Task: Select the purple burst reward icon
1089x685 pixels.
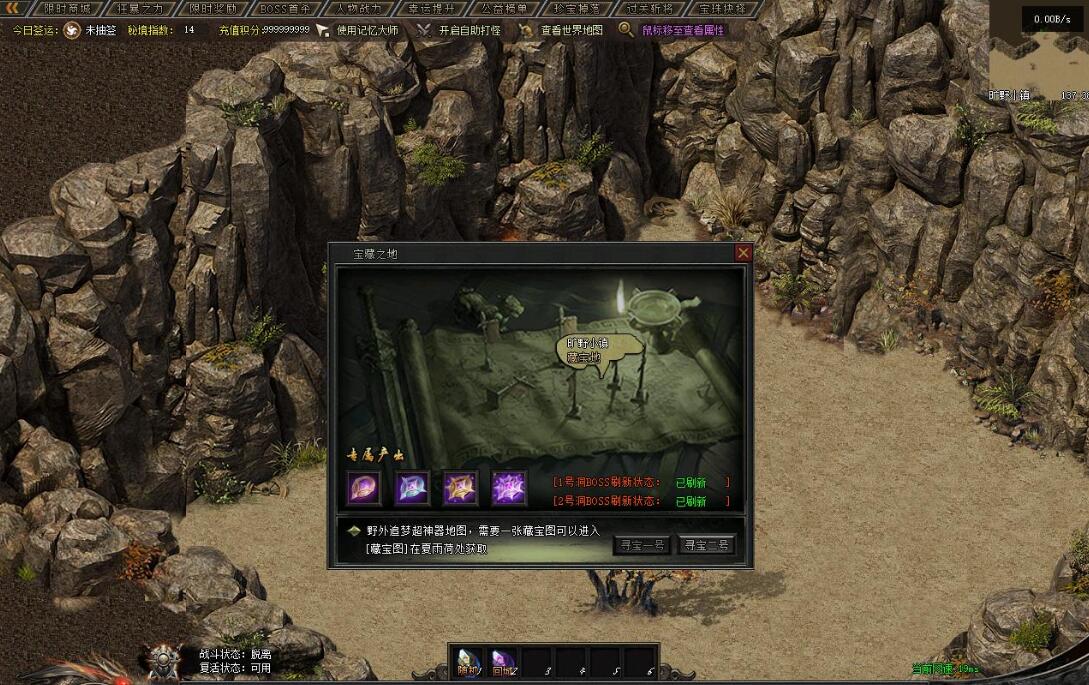Action: pyautogui.click(x=509, y=488)
